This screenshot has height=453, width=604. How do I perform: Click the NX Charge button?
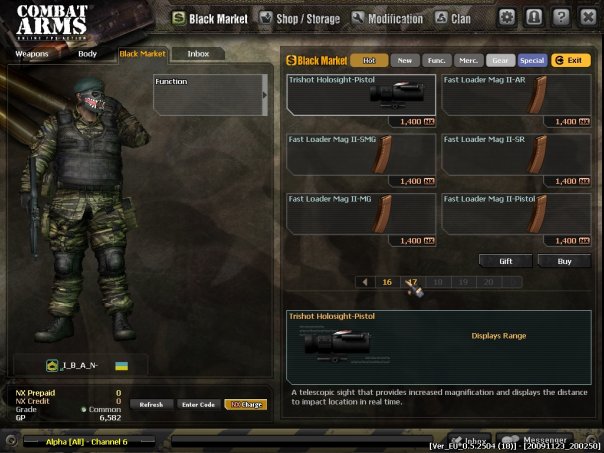pos(245,404)
